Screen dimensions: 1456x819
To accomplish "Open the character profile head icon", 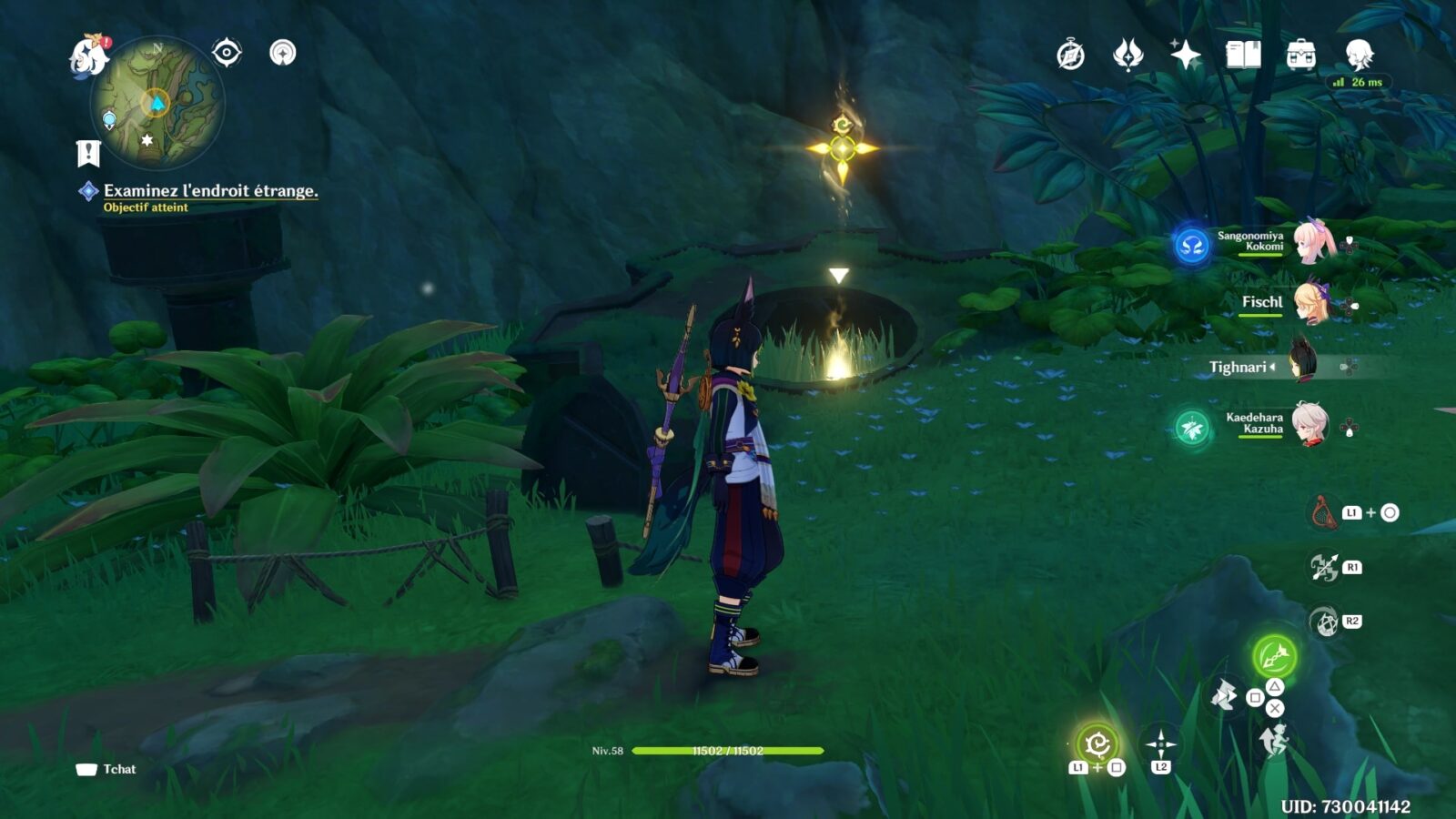I will coord(1359,56).
